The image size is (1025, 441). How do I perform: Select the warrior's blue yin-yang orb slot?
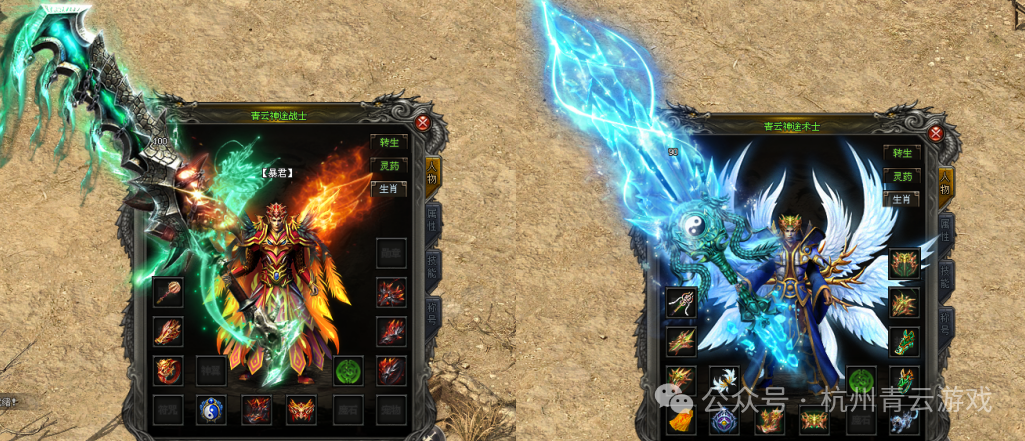[210, 409]
